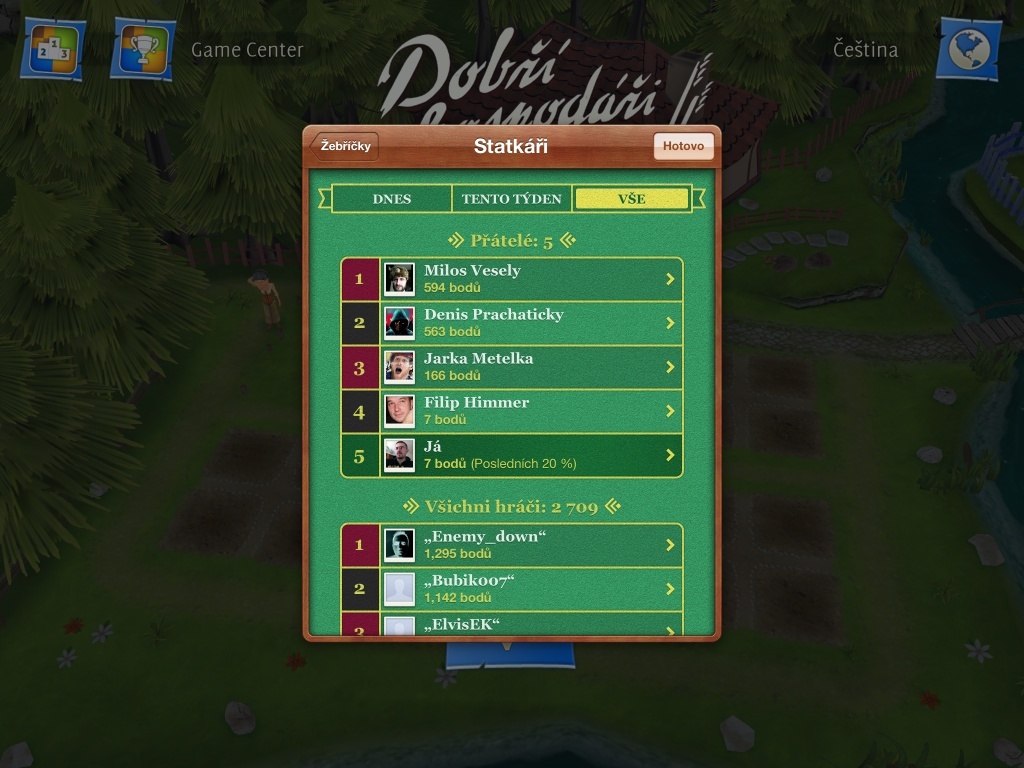Switch to the TENTO TÝDEN tab
The image size is (1024, 768).
[512, 199]
